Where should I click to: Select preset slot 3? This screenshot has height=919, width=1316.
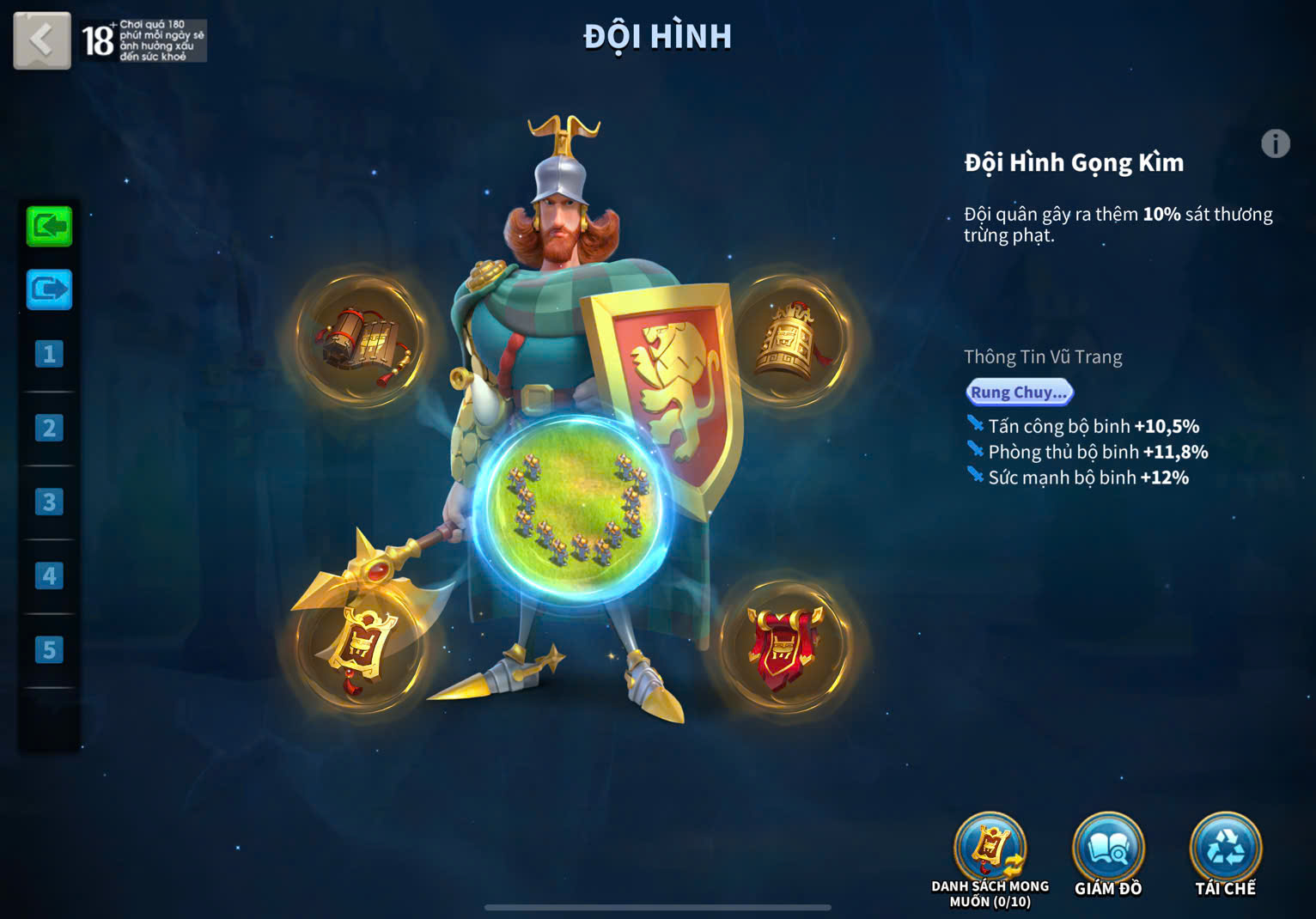coord(49,502)
